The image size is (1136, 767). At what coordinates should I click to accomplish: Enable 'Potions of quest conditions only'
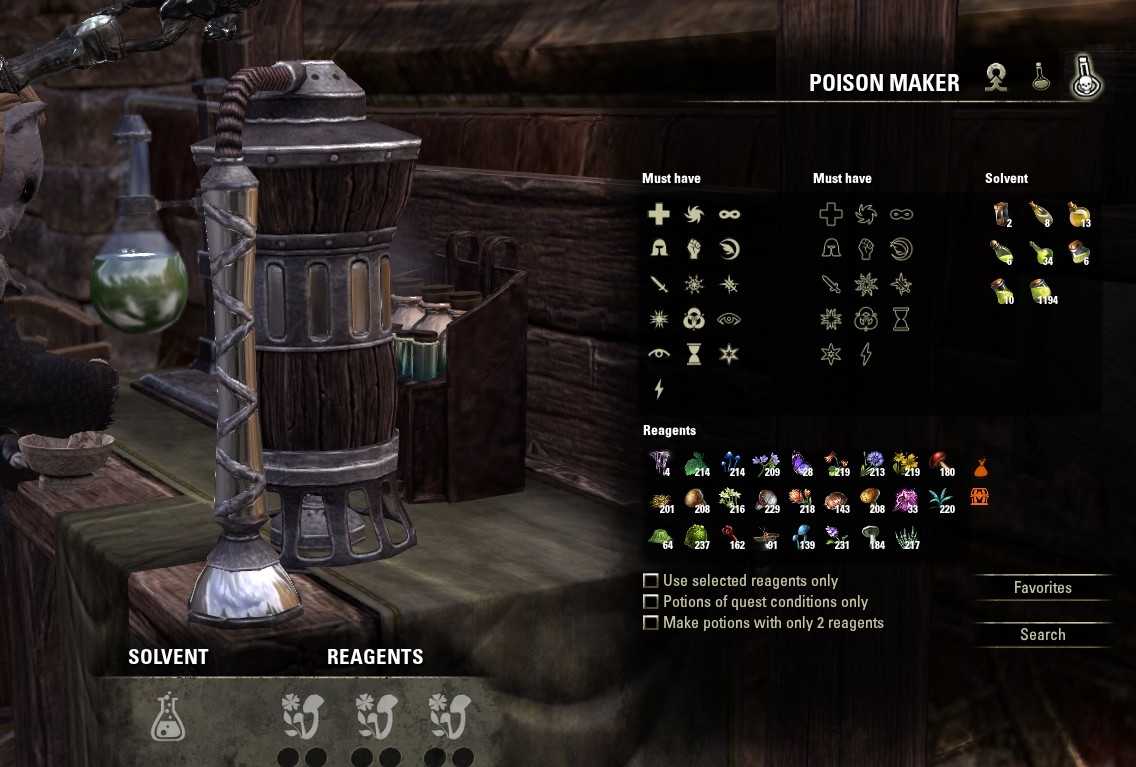pos(651,602)
